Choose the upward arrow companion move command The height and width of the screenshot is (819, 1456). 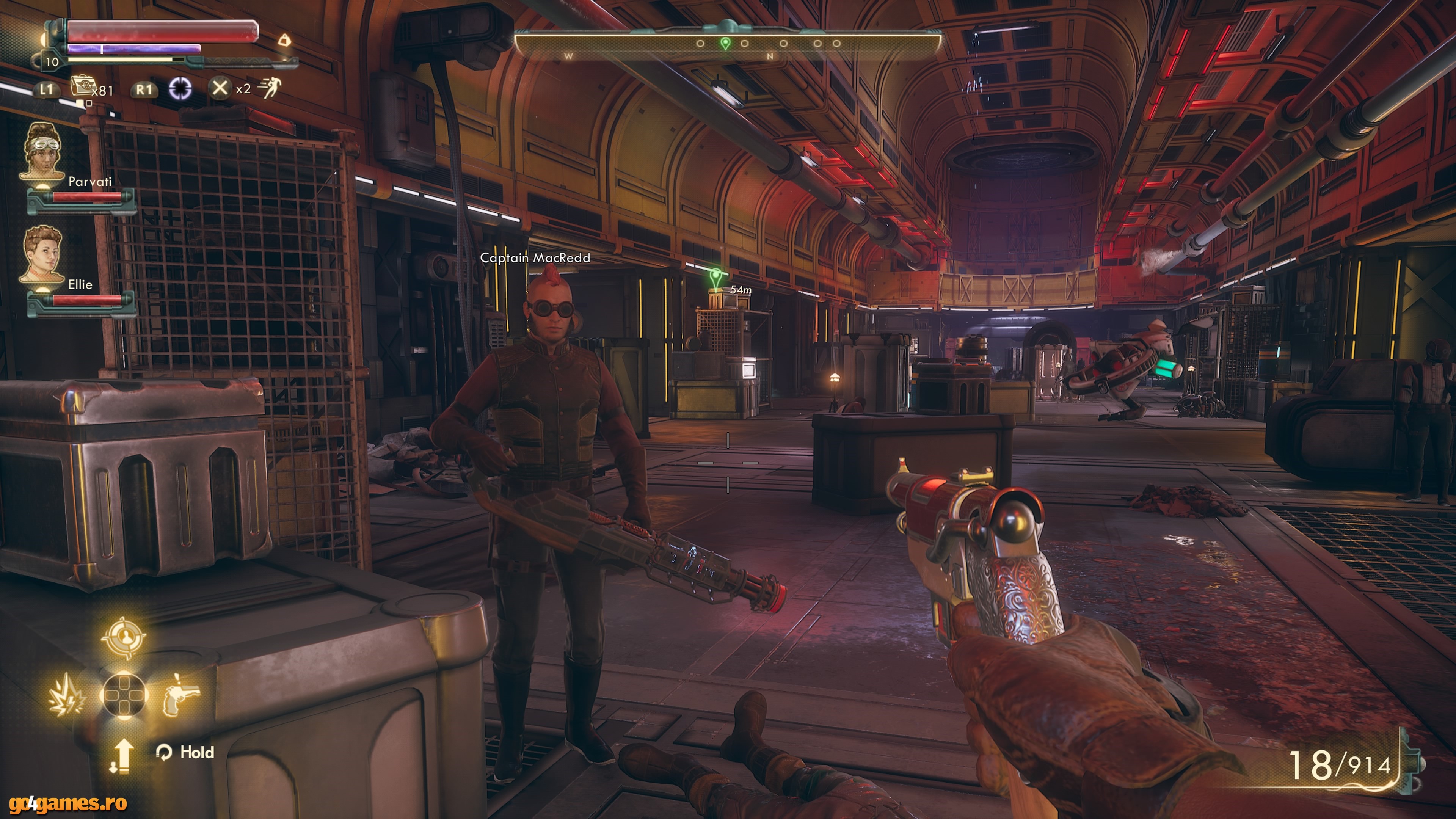pyautogui.click(x=121, y=755)
